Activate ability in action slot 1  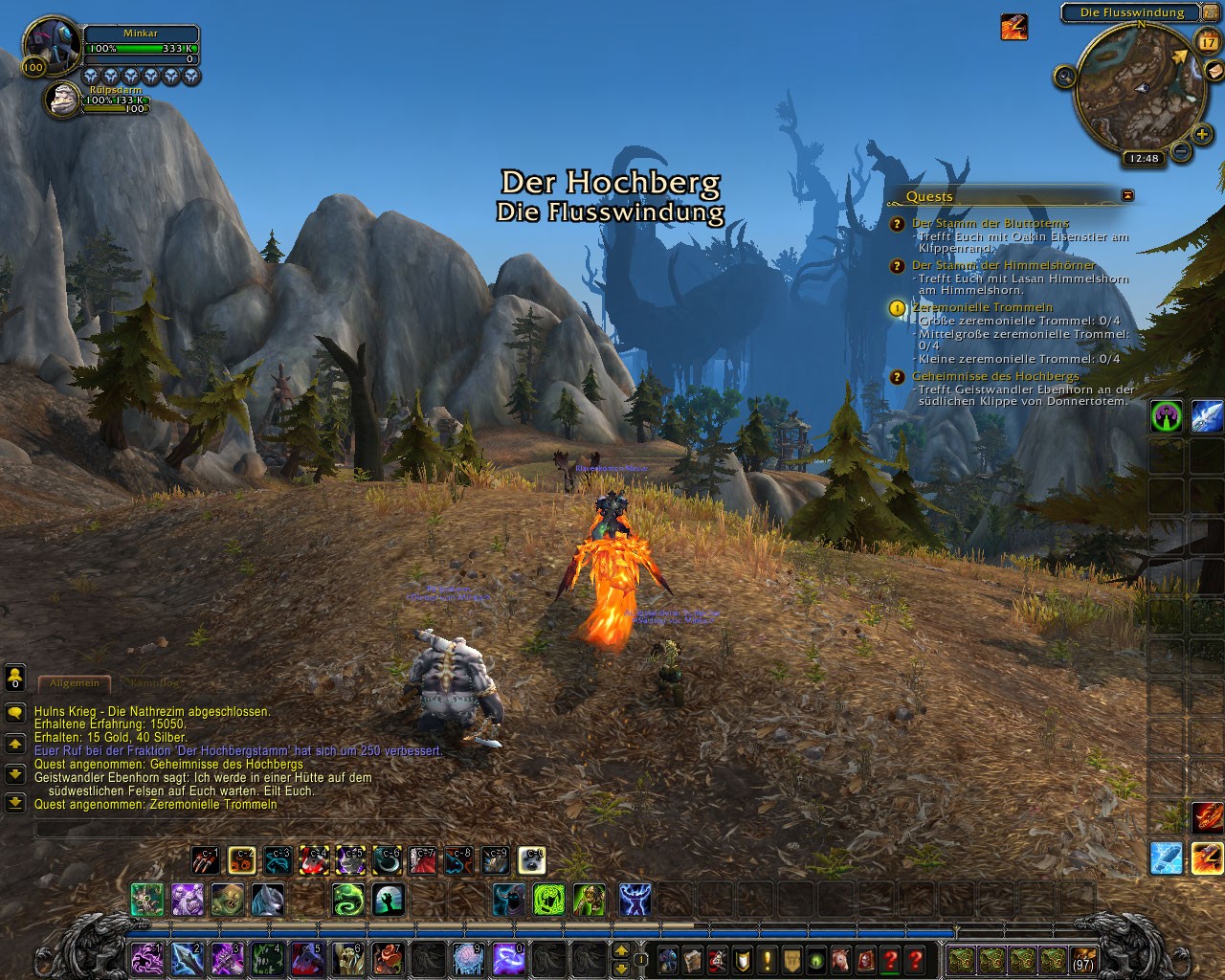coord(146,958)
